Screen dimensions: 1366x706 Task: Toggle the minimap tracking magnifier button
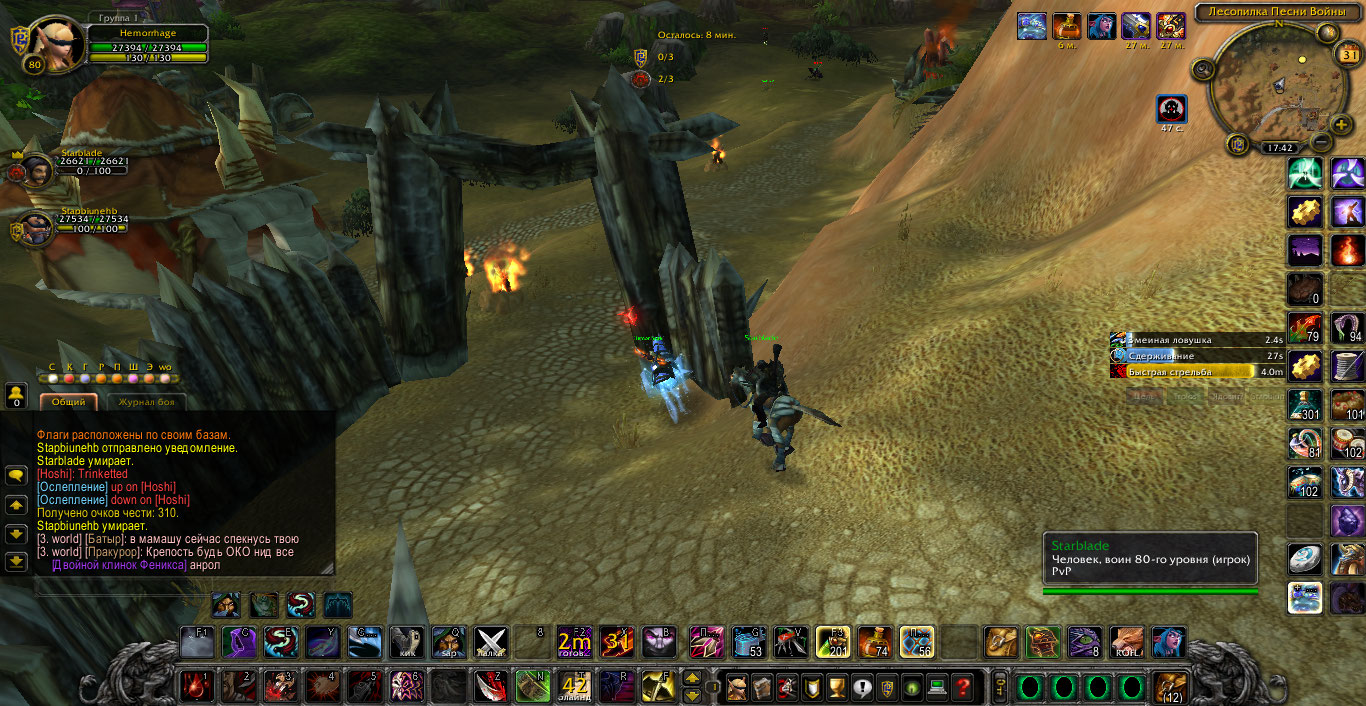[1203, 69]
